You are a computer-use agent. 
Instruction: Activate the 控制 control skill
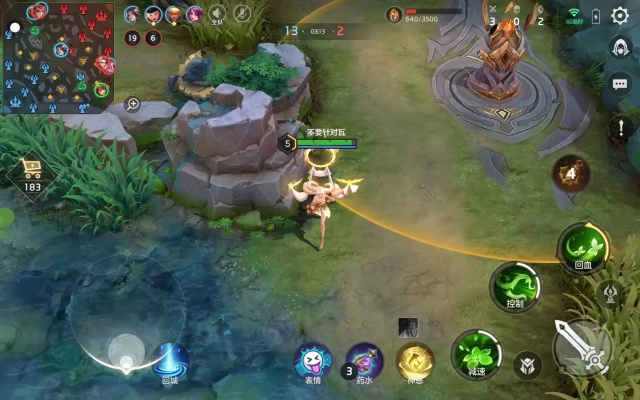(x=515, y=286)
